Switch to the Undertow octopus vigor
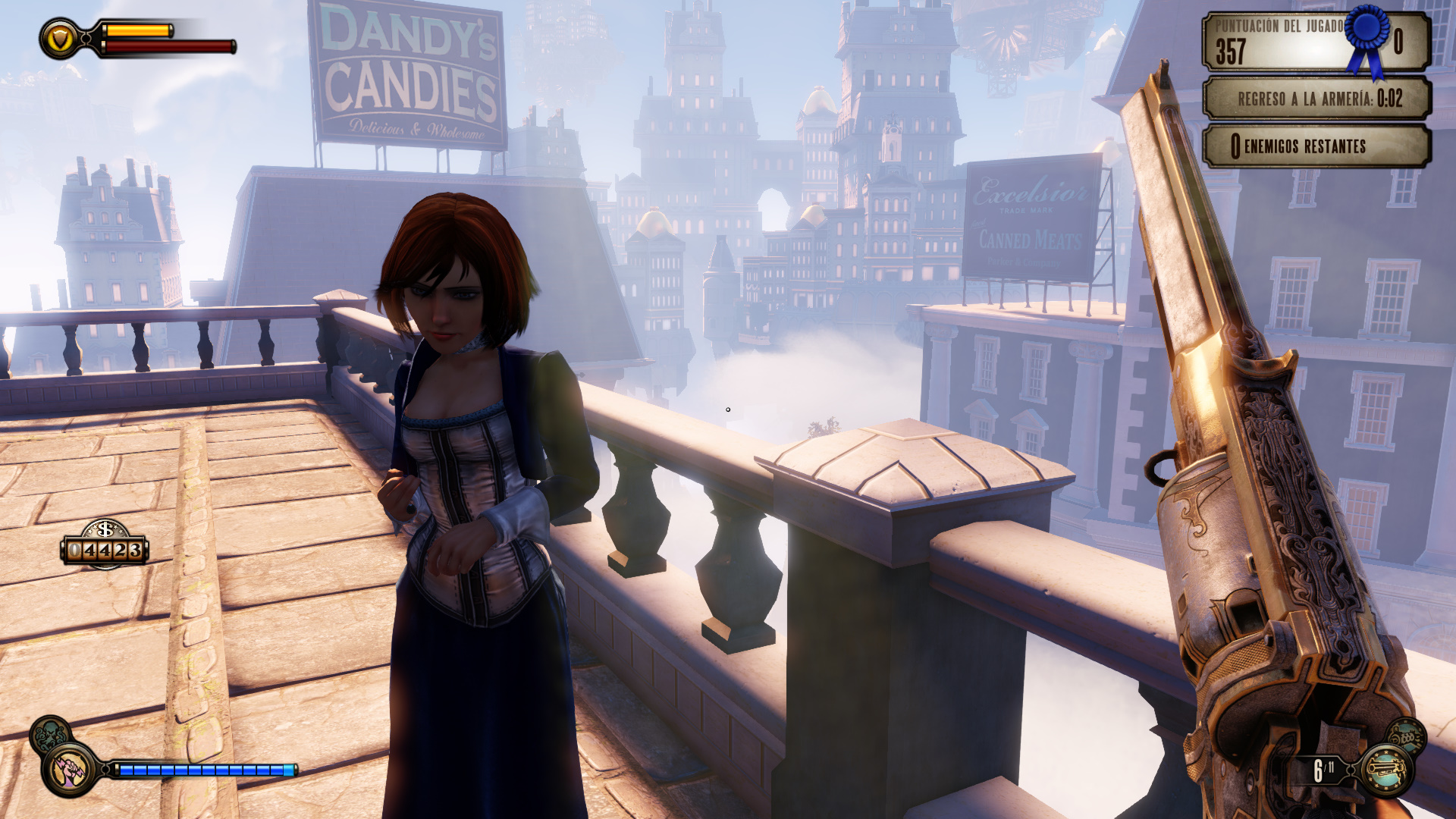 (49, 733)
